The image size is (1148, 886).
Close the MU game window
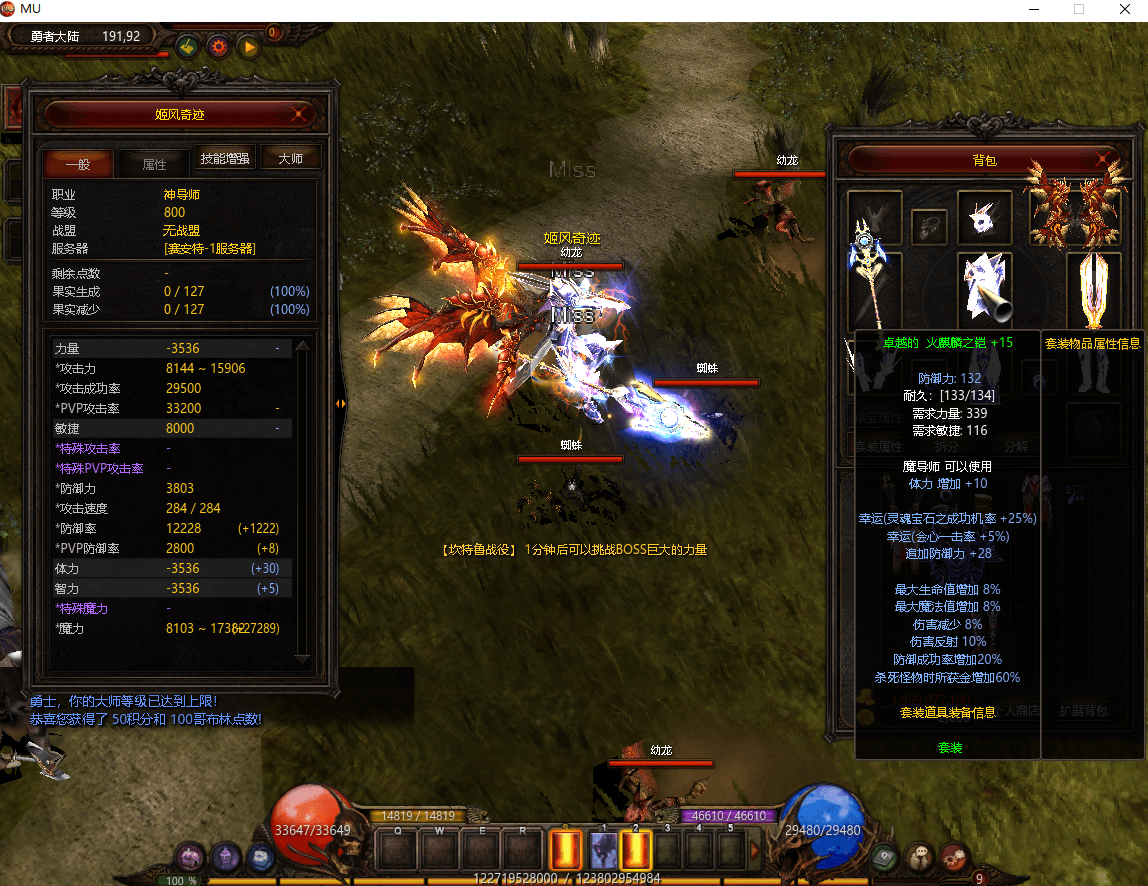tap(1125, 9)
